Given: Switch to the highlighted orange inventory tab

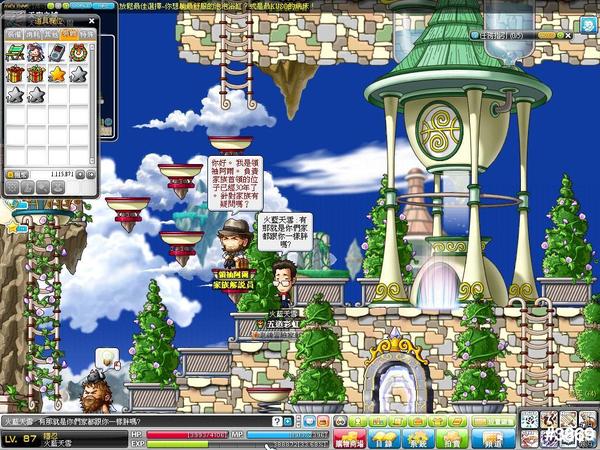Looking at the screenshot, I should click(x=67, y=33).
